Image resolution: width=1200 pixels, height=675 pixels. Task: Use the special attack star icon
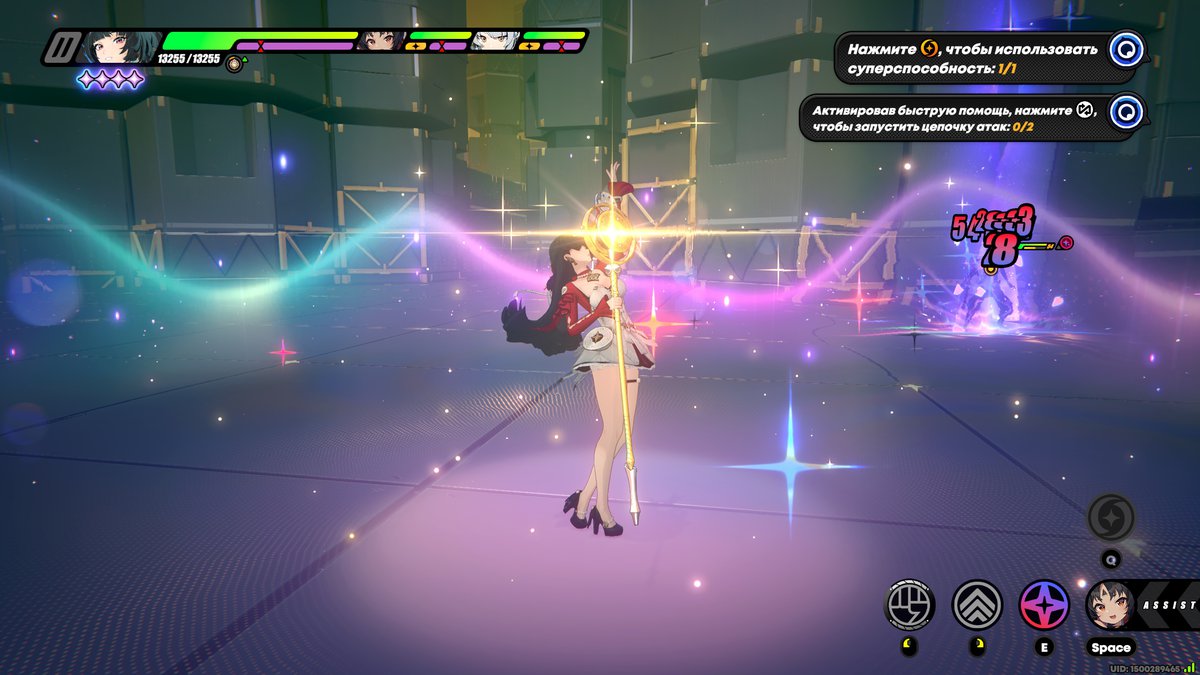(x=1044, y=604)
